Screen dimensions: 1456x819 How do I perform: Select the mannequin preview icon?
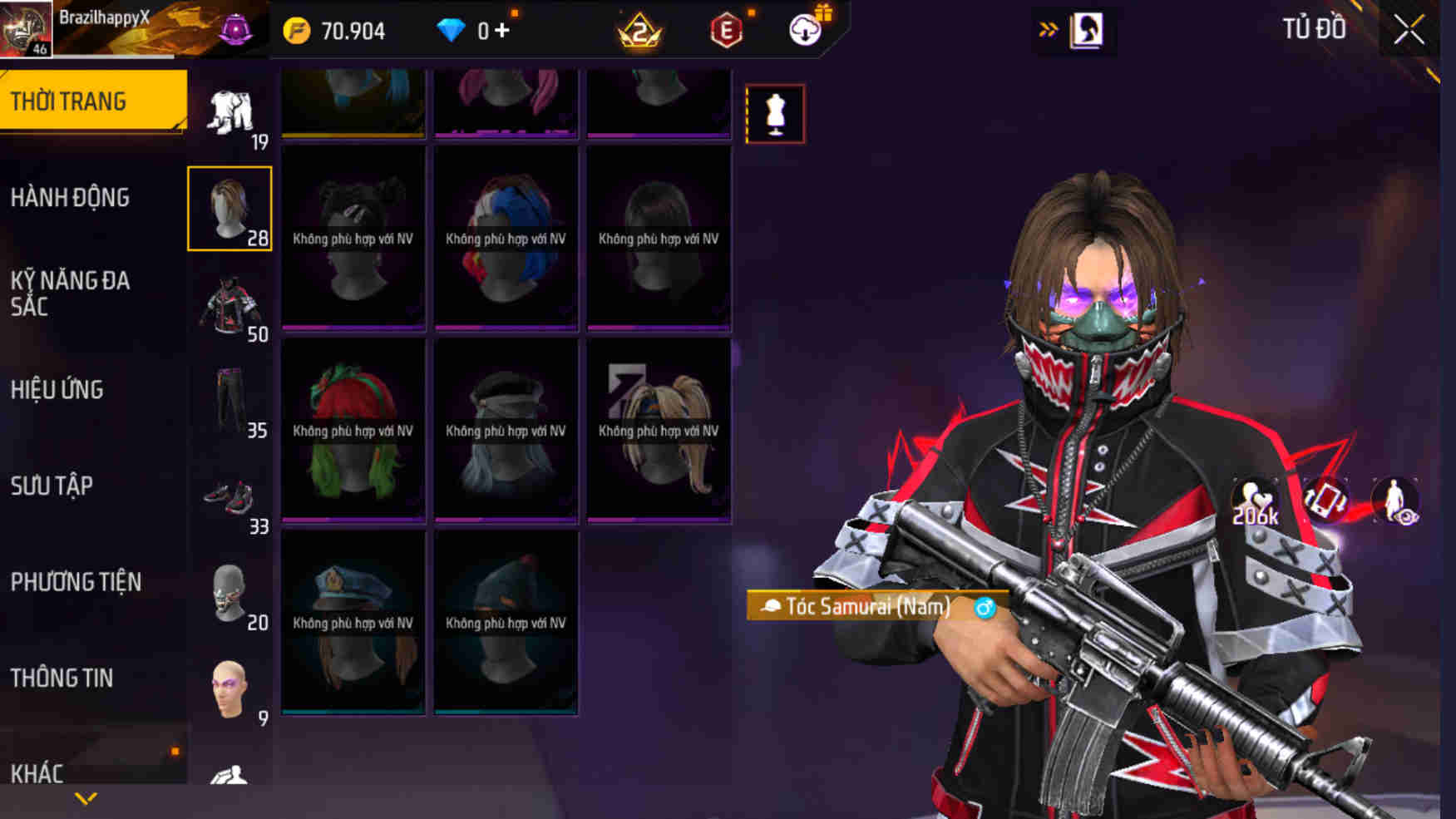tap(775, 114)
